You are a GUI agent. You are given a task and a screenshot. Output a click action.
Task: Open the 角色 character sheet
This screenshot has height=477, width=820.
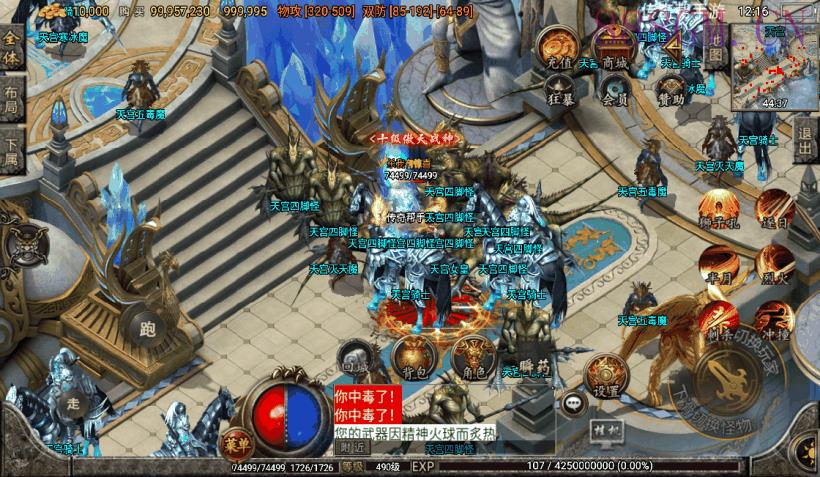coord(473,358)
